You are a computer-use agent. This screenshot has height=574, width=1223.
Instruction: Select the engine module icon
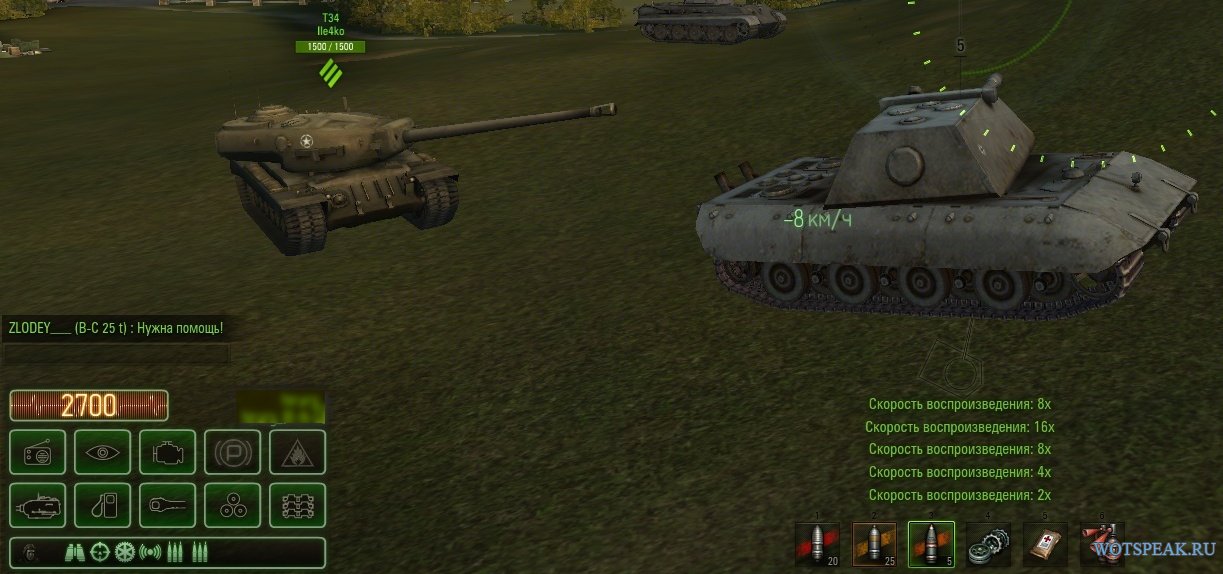tap(168, 452)
